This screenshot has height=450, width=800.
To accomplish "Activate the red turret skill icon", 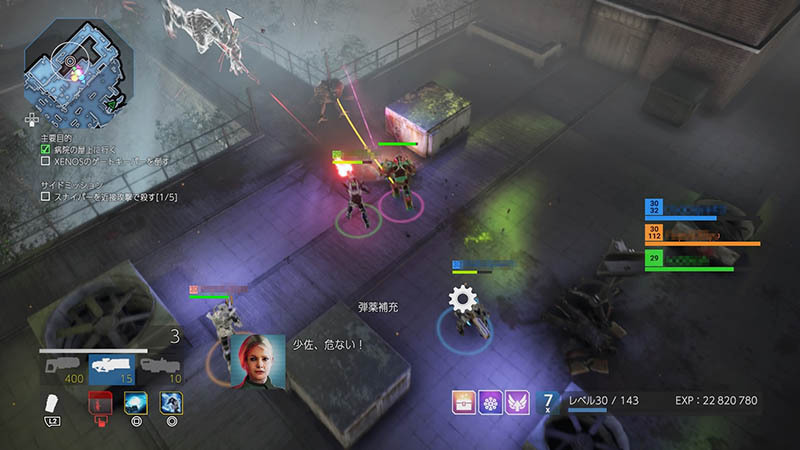I will 99,403.
